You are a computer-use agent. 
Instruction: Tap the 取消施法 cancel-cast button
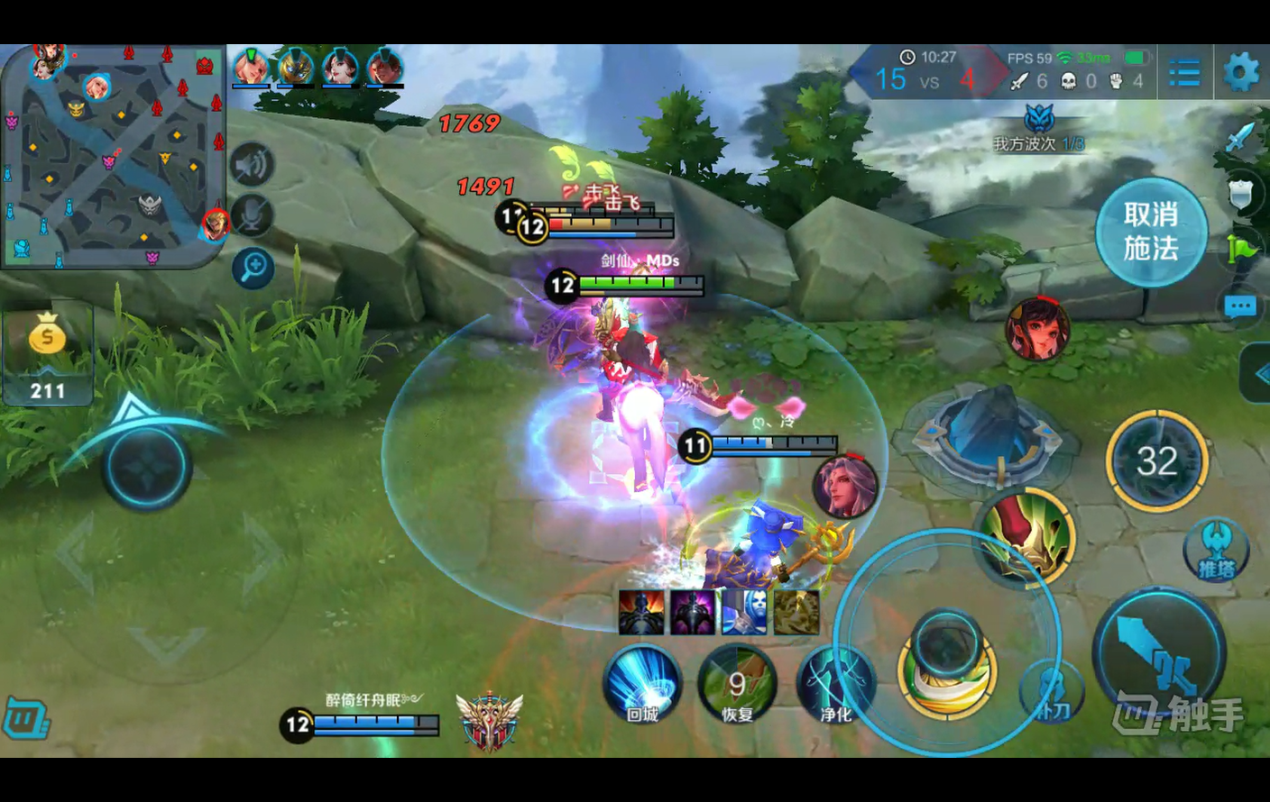click(1151, 232)
